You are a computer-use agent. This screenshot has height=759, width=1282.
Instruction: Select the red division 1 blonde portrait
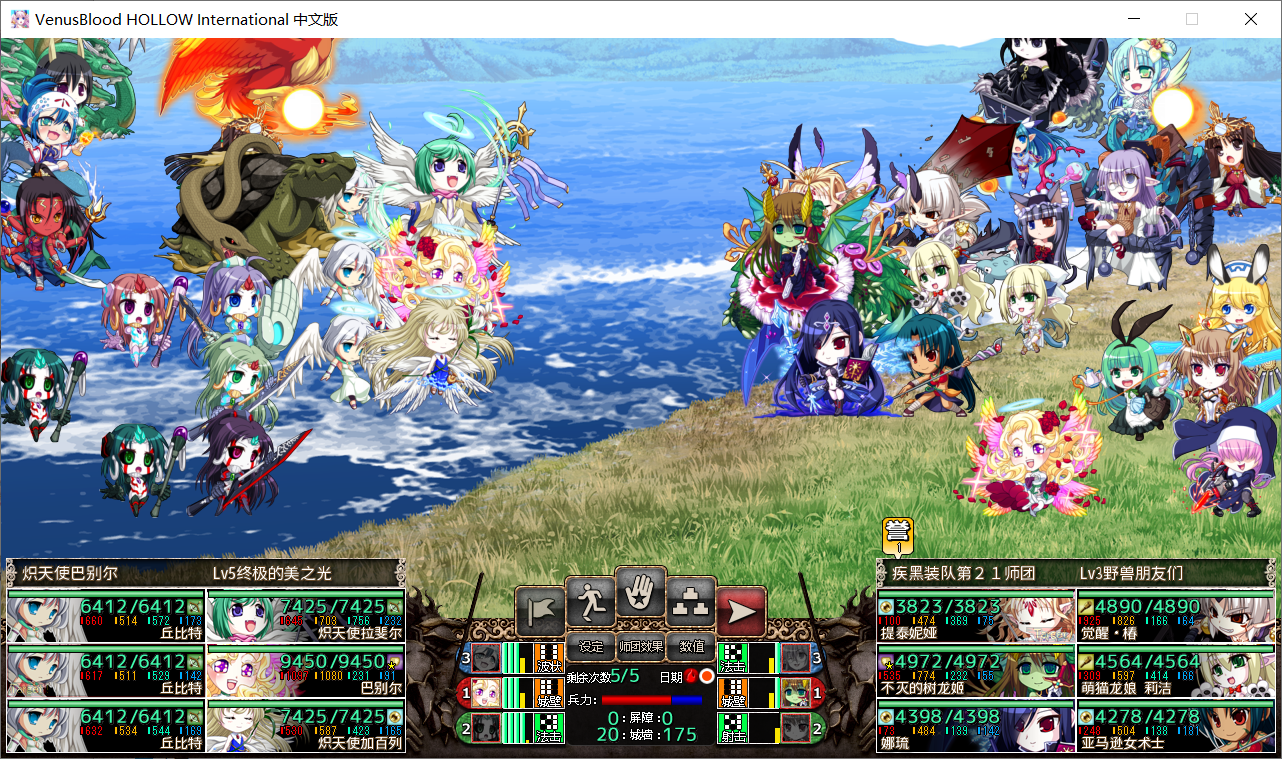[x=486, y=692]
